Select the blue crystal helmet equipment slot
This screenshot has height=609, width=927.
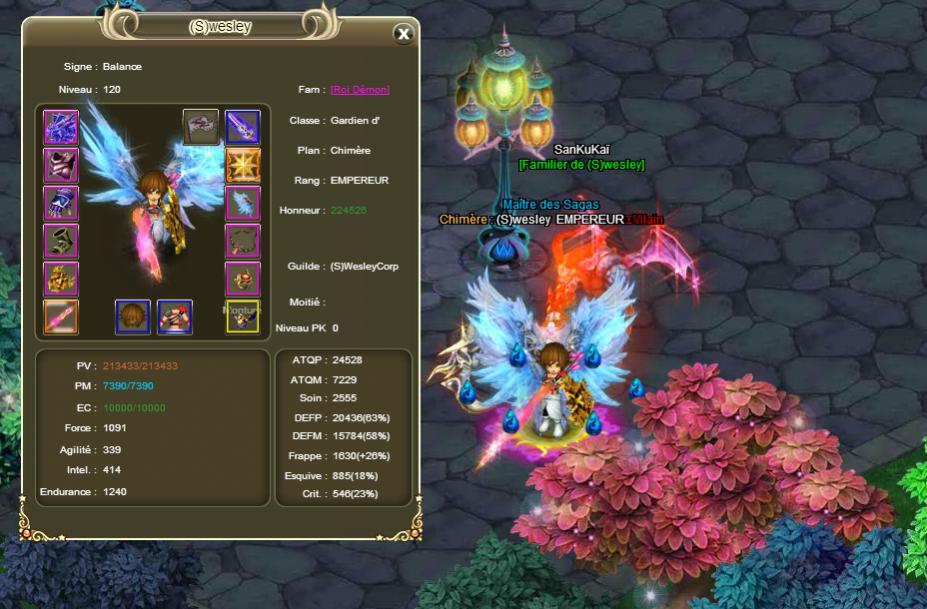click(x=61, y=127)
